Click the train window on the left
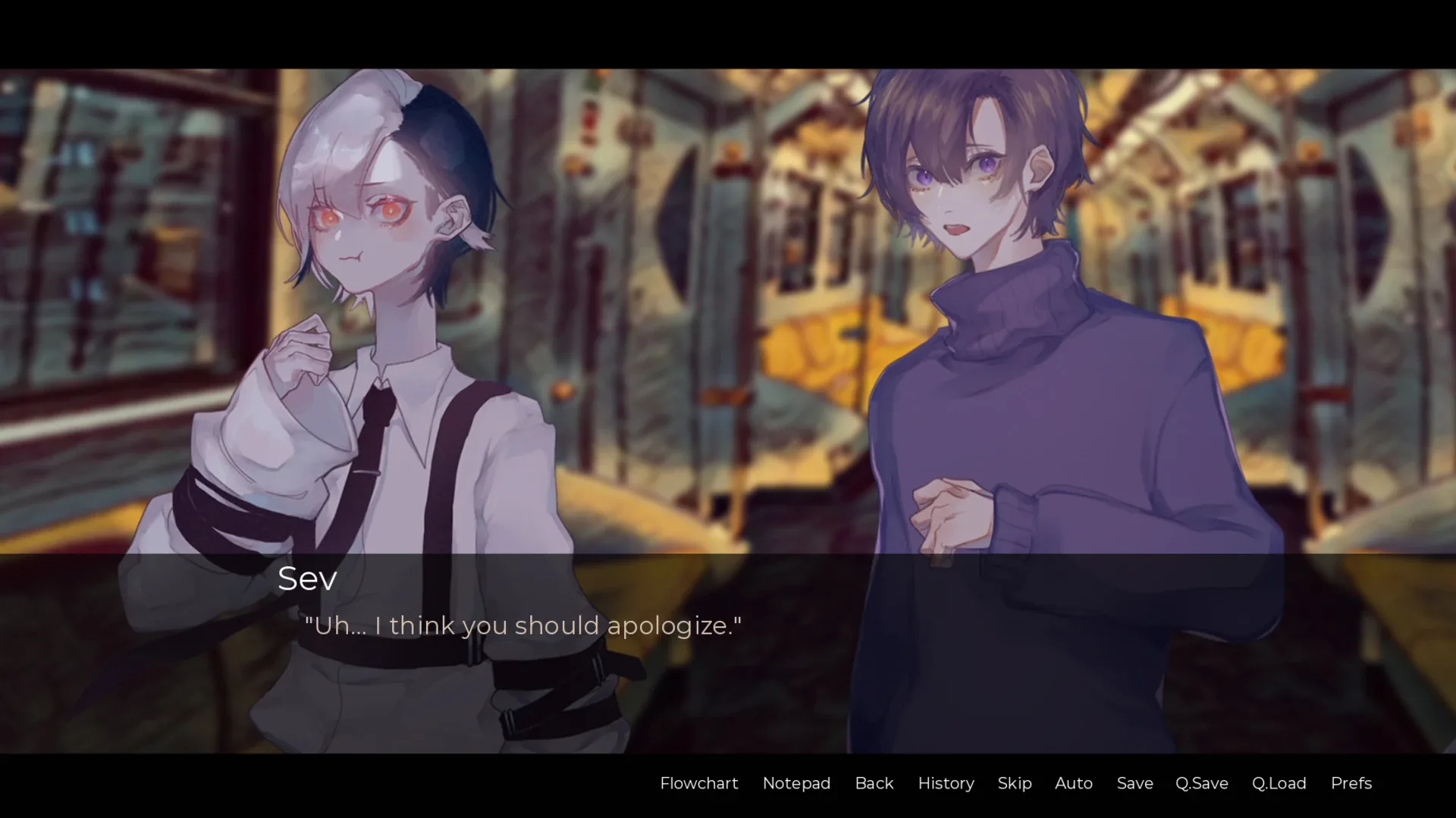 (x=114, y=227)
